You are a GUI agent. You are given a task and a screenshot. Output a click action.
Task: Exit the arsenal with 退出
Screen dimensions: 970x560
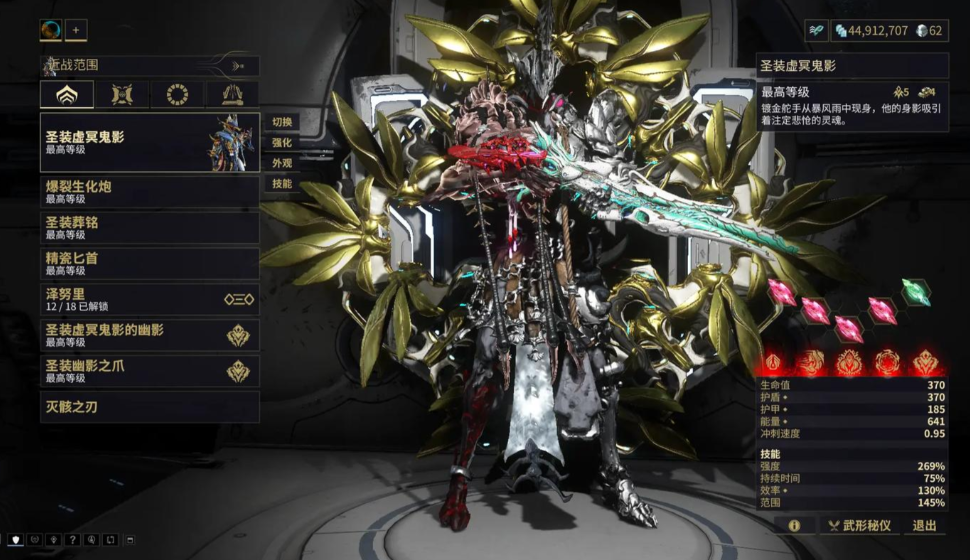925,525
